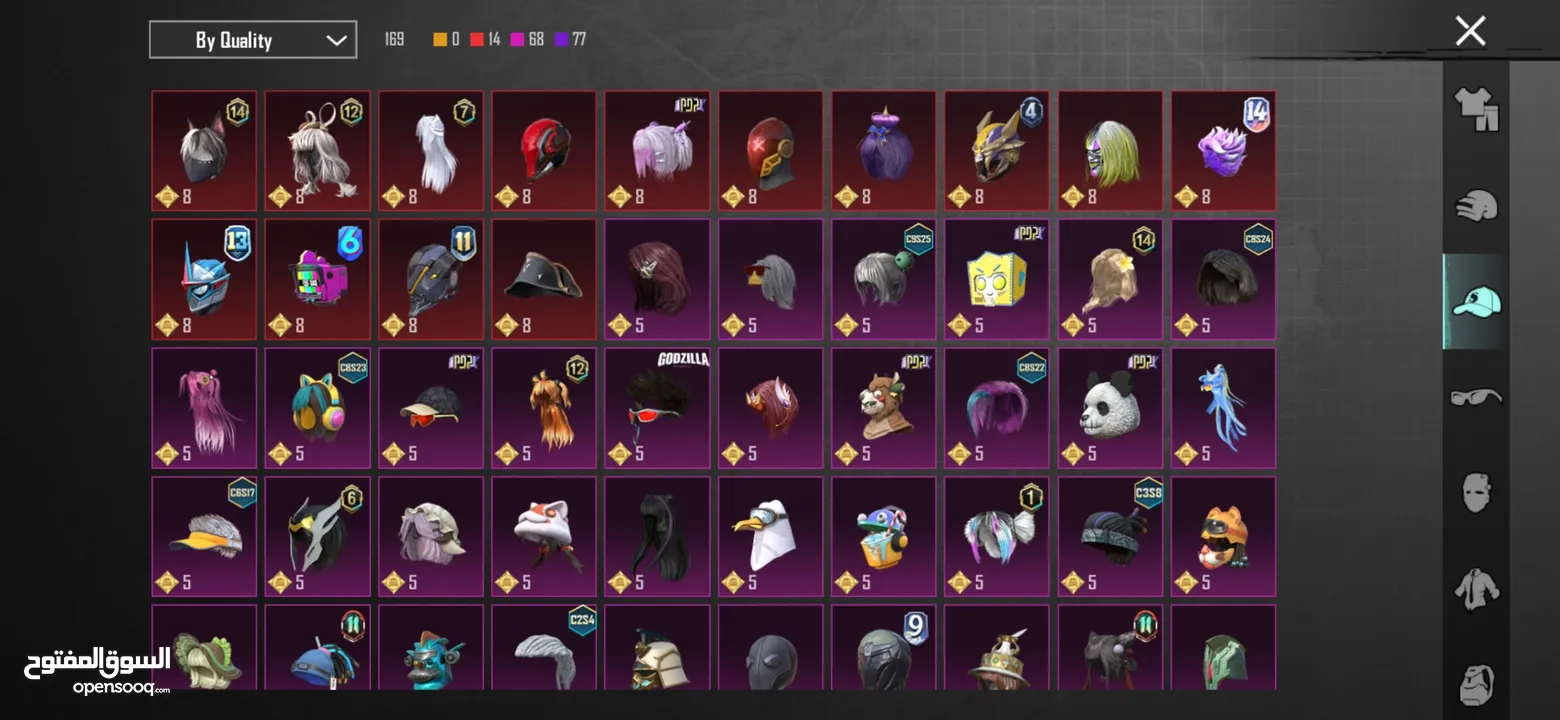This screenshot has width=1560, height=720.
Task: Select the blue dragon headpiece
Action: (x=1224, y=407)
